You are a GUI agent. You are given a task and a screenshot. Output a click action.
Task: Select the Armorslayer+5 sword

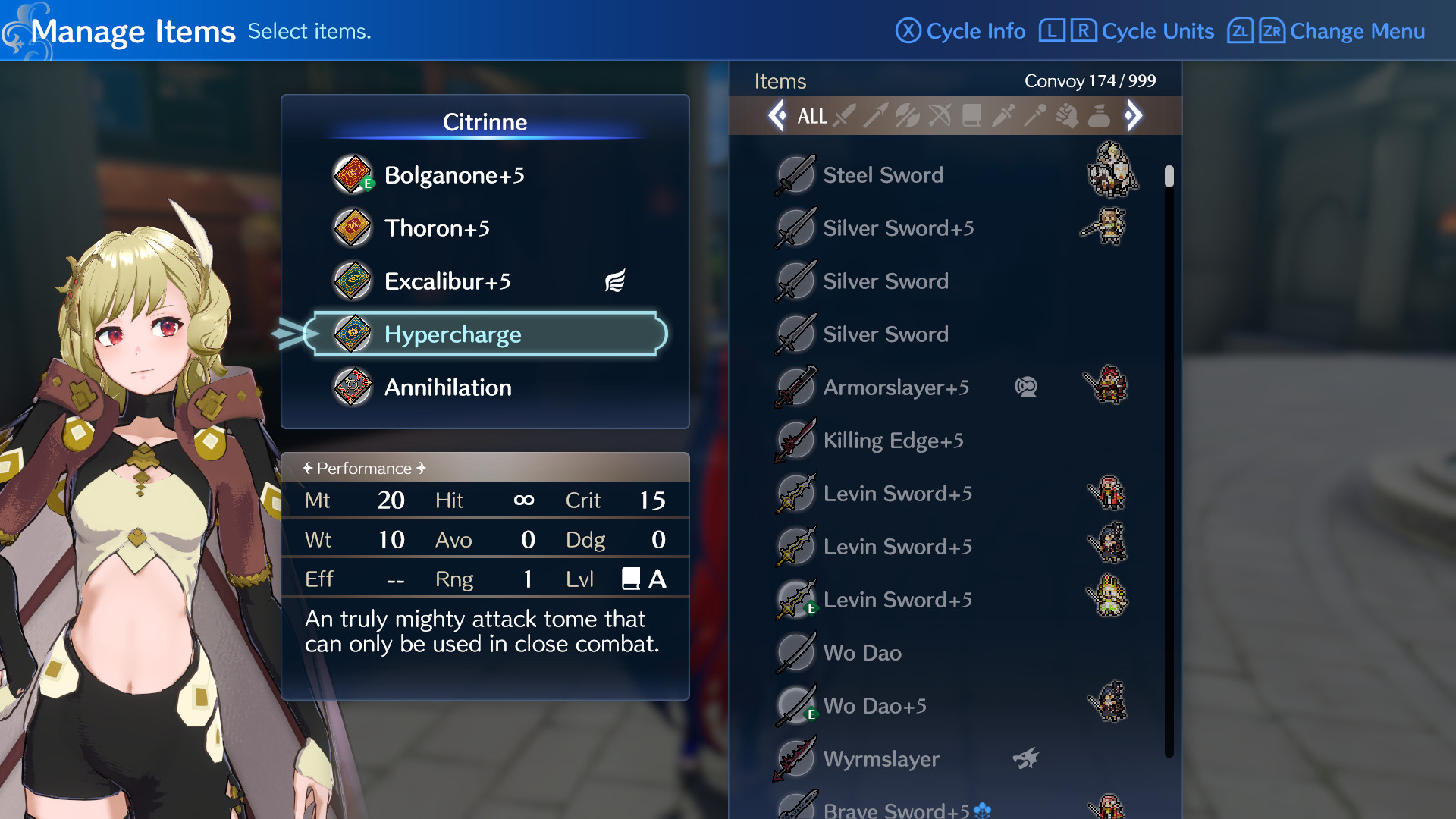895,388
